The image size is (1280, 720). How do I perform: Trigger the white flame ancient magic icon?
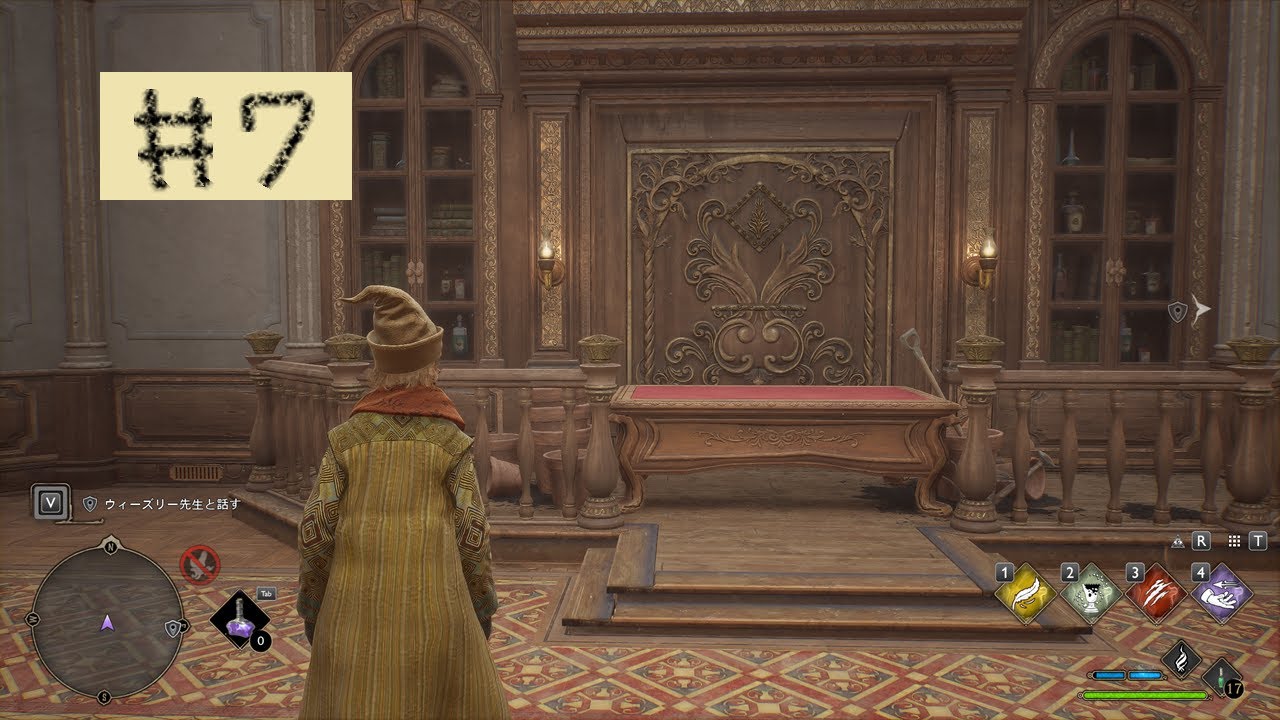point(1181,659)
